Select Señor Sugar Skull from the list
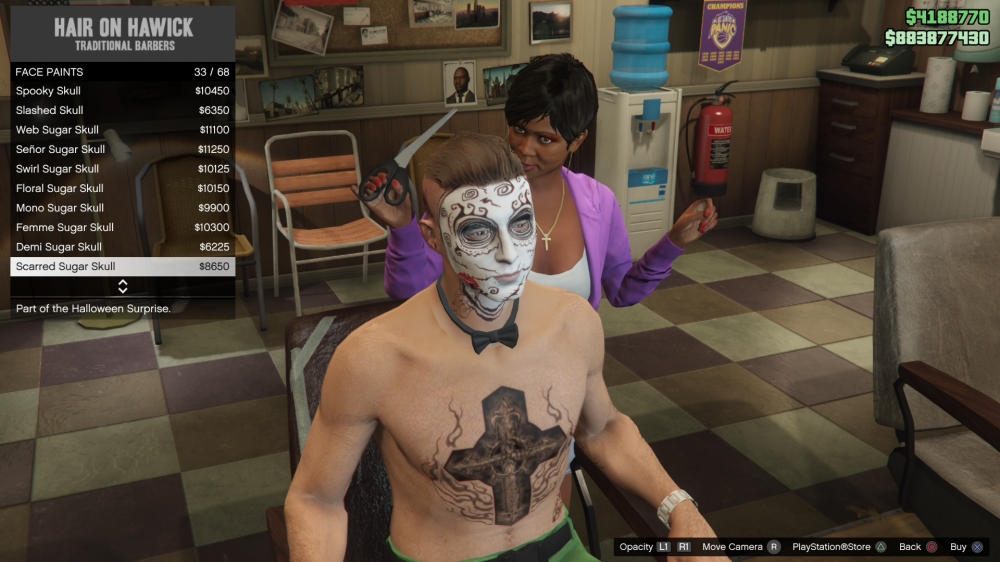1000x562 pixels. 122,149
